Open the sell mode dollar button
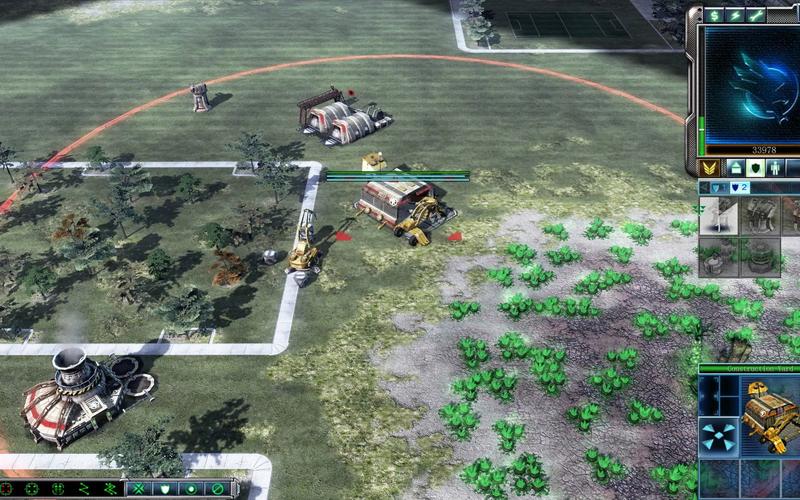The height and width of the screenshot is (500, 800). [x=715, y=15]
